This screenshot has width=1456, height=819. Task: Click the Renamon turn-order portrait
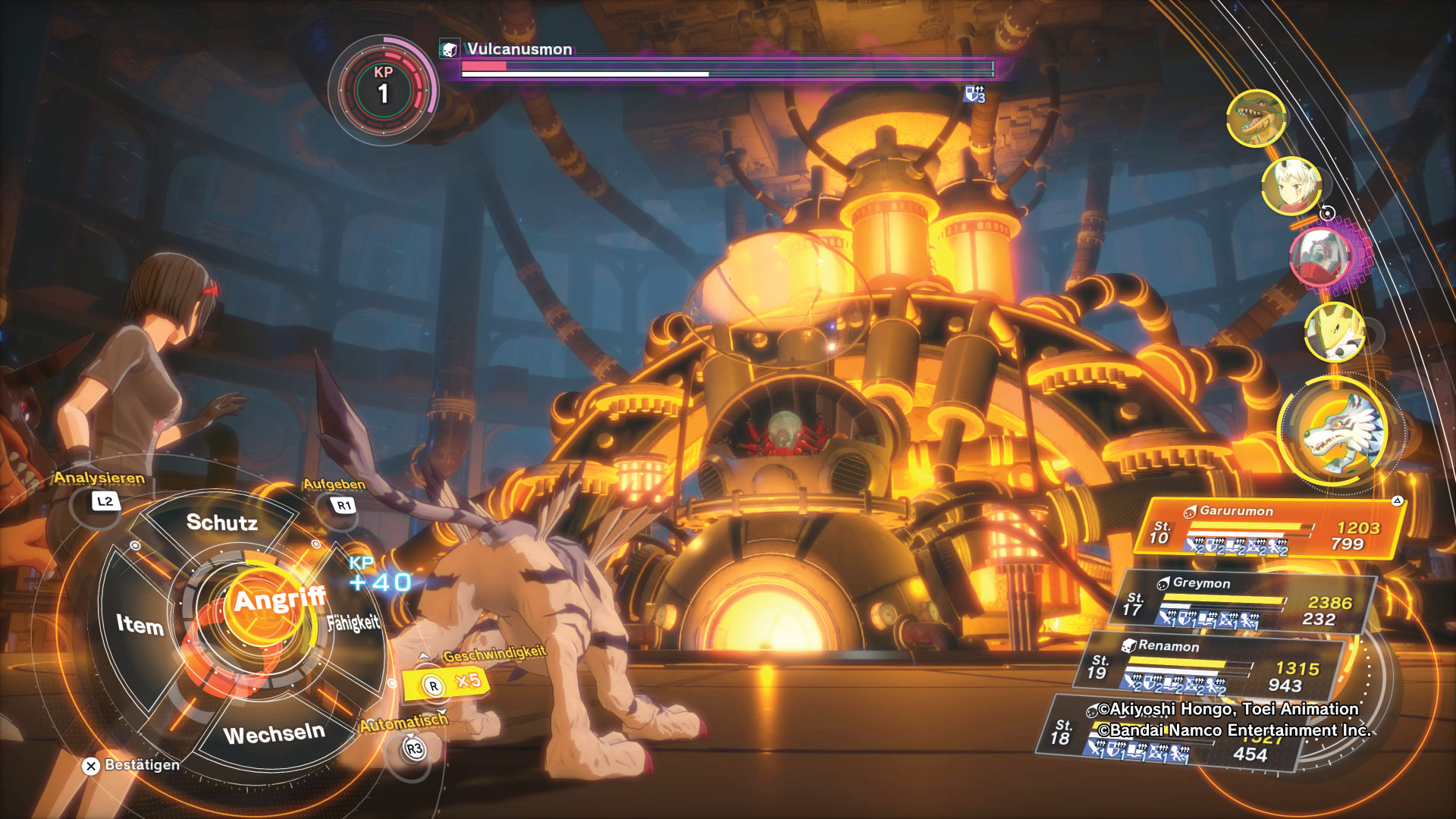(1335, 331)
